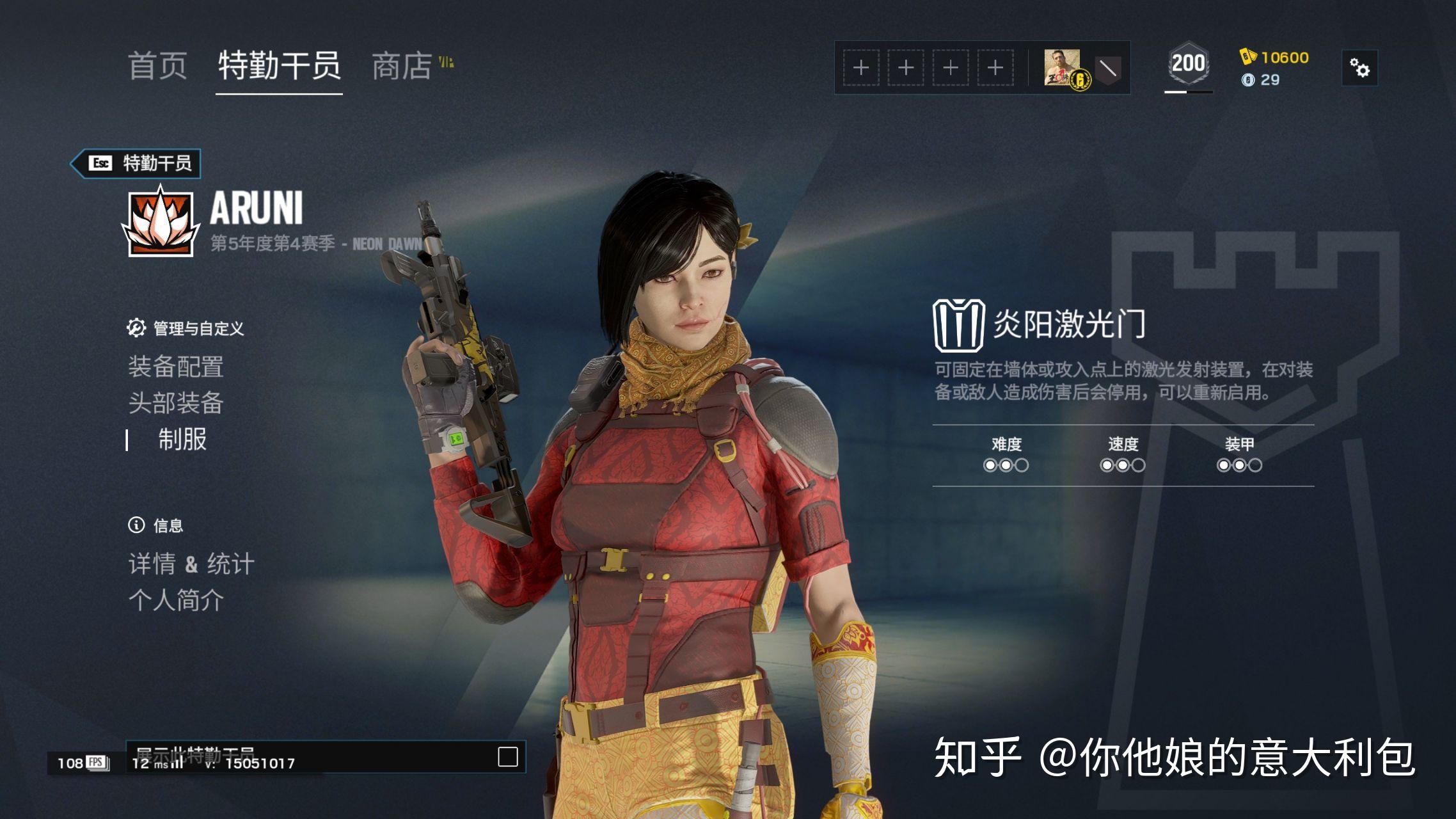
Task: Go back using the 特勤干员 Esc button
Action: coord(136,163)
